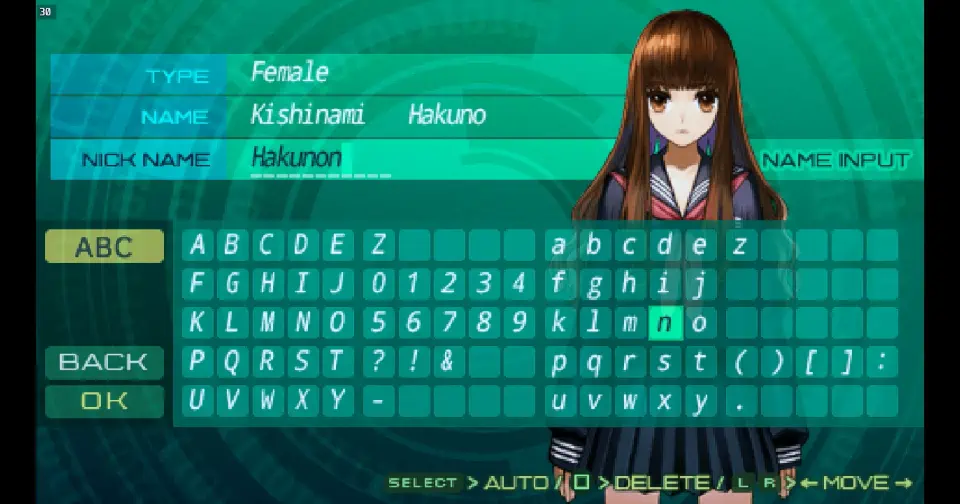Confirm the nickname with OK

[104, 401]
